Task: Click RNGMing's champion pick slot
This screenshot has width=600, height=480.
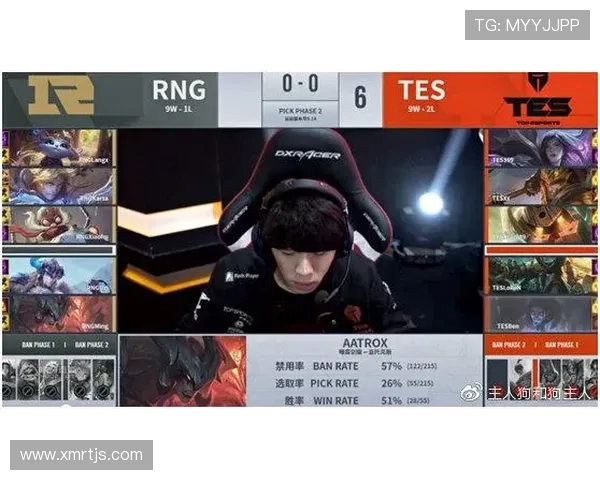Action: [x=58, y=313]
